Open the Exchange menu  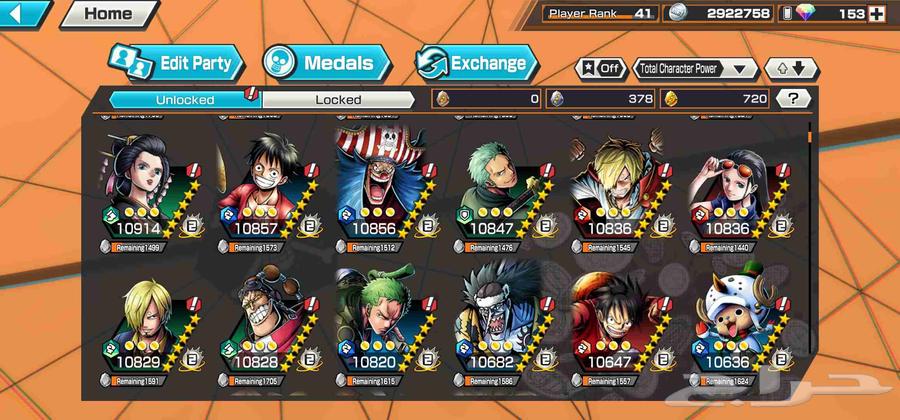pos(476,64)
